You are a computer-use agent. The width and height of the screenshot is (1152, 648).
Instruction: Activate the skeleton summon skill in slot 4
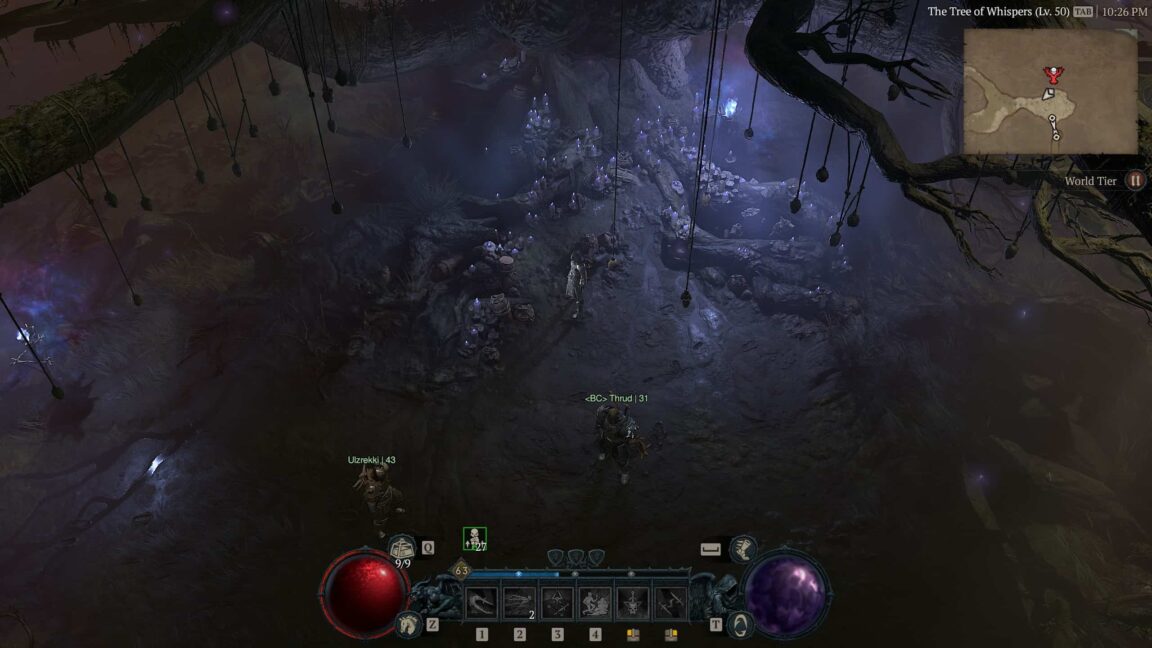tap(595, 602)
